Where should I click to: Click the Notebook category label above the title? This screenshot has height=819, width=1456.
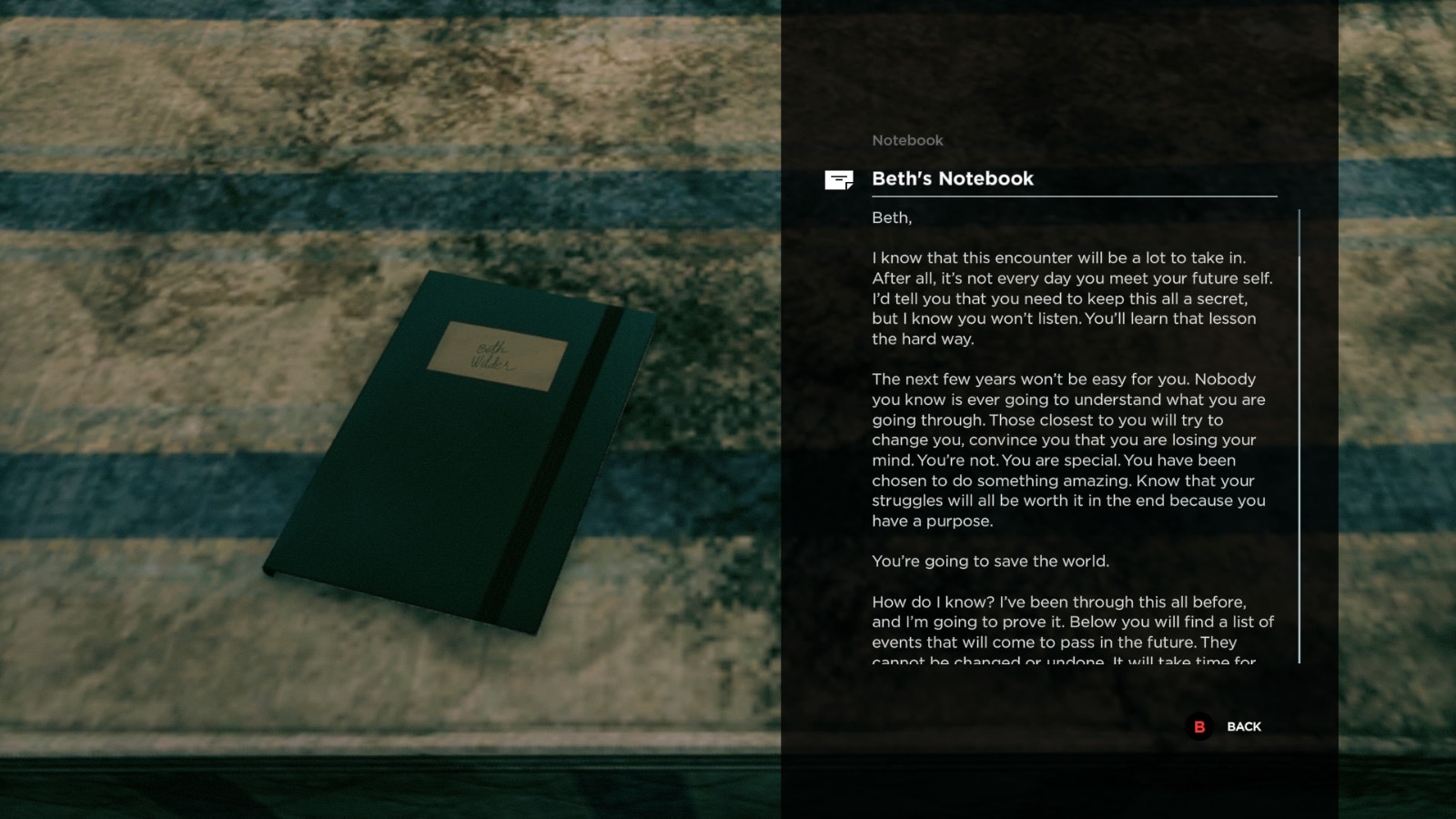click(x=906, y=140)
